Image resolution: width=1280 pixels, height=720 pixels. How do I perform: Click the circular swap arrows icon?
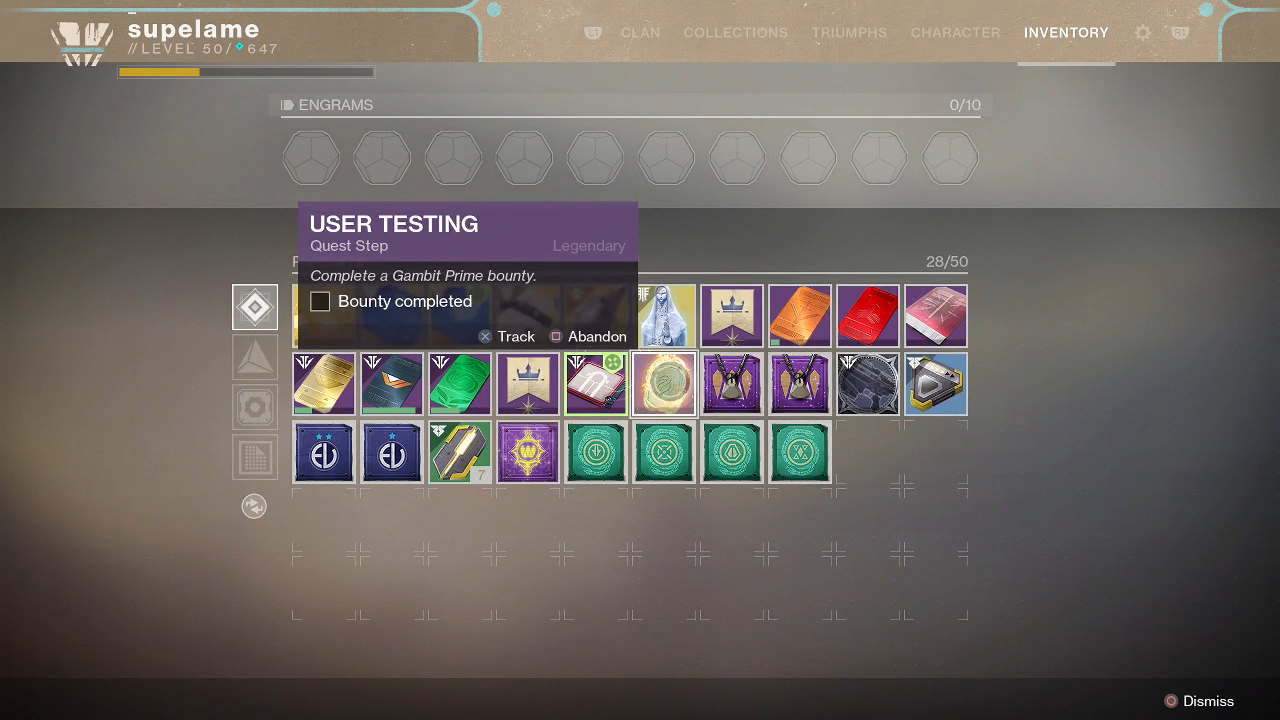pyautogui.click(x=254, y=506)
